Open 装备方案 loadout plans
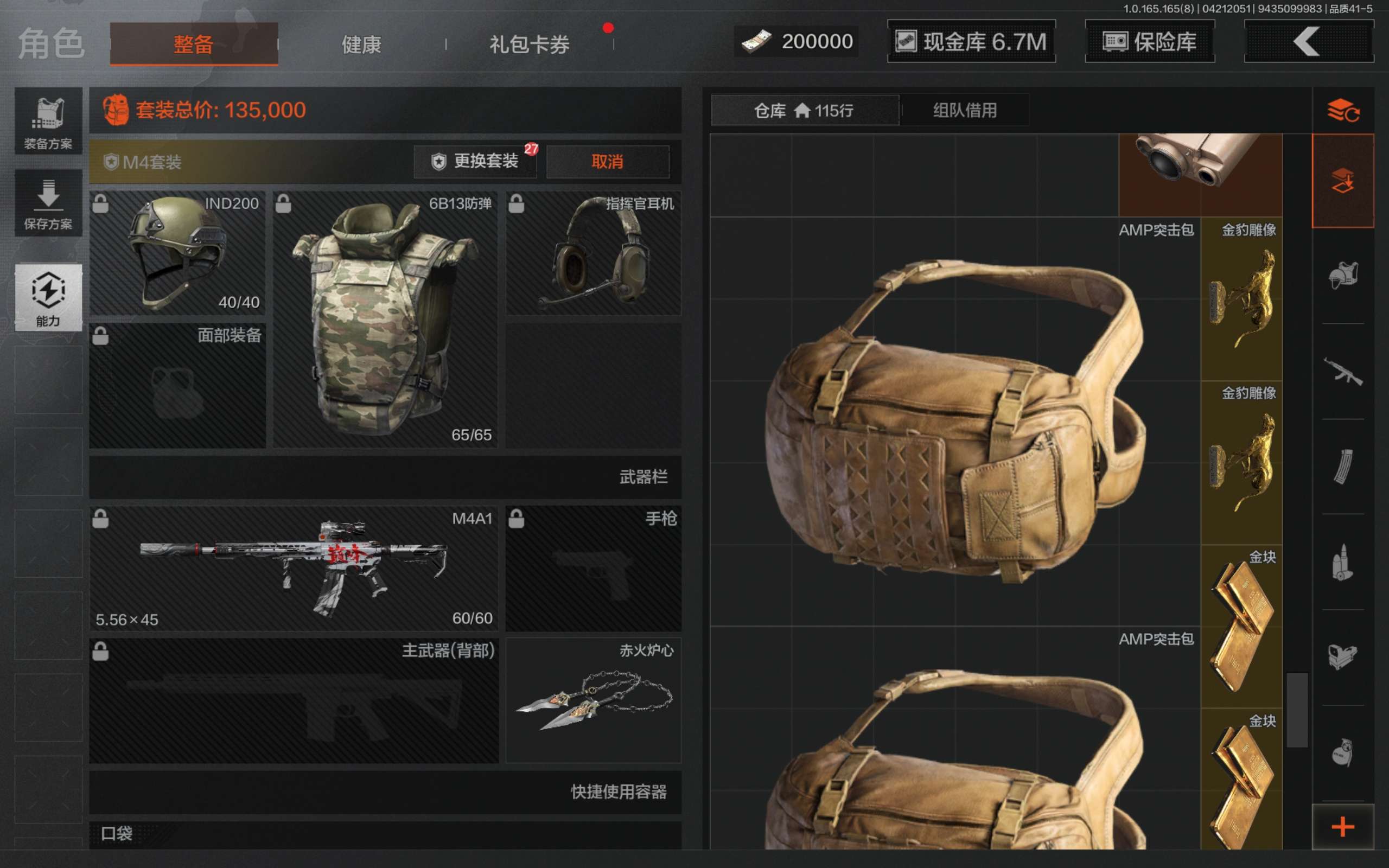The width and height of the screenshot is (1389, 868). [x=48, y=122]
